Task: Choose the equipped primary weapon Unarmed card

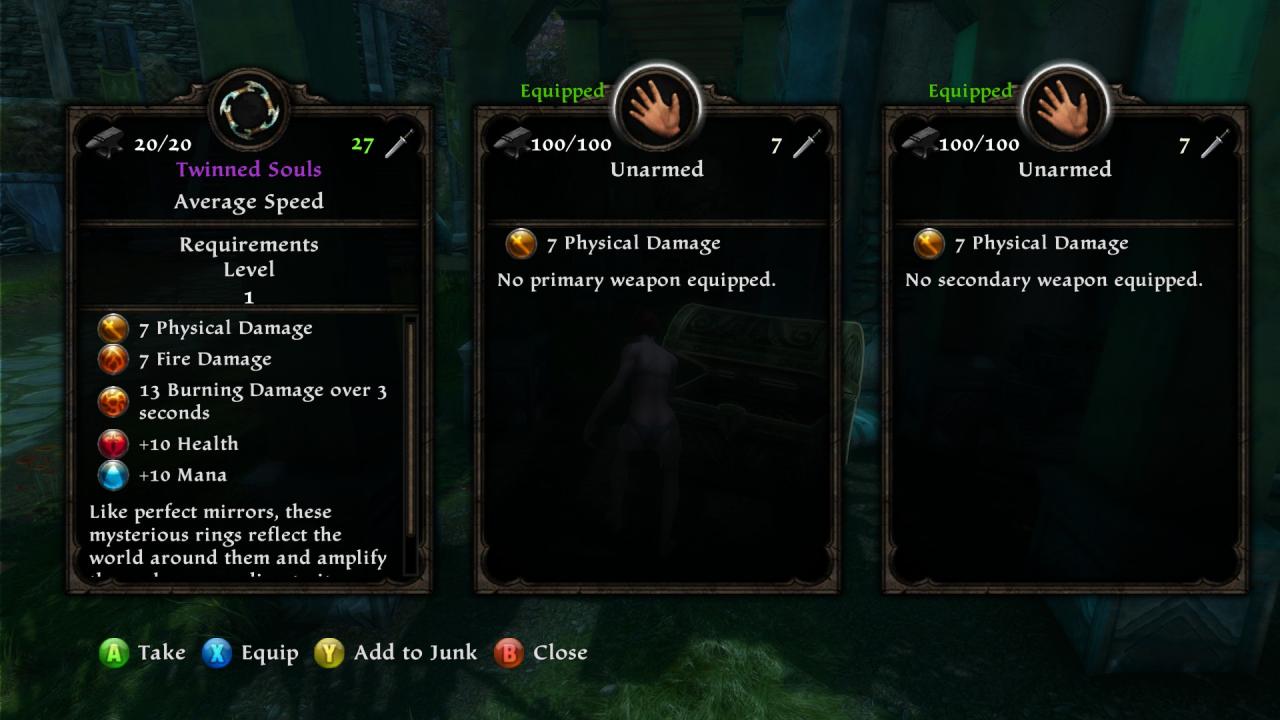Action: coord(657,350)
